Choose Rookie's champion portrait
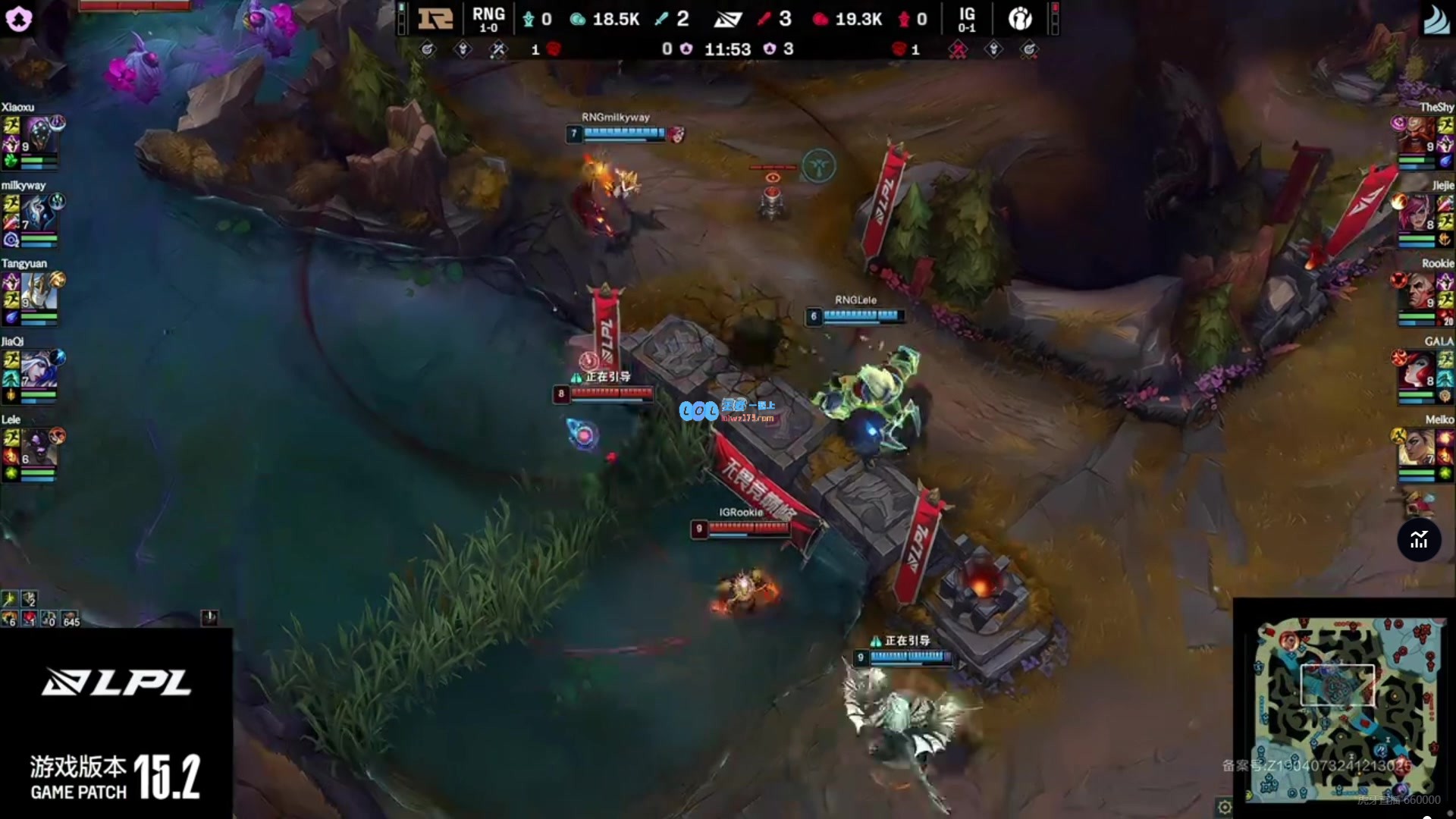The height and width of the screenshot is (819, 1456). point(1417,292)
